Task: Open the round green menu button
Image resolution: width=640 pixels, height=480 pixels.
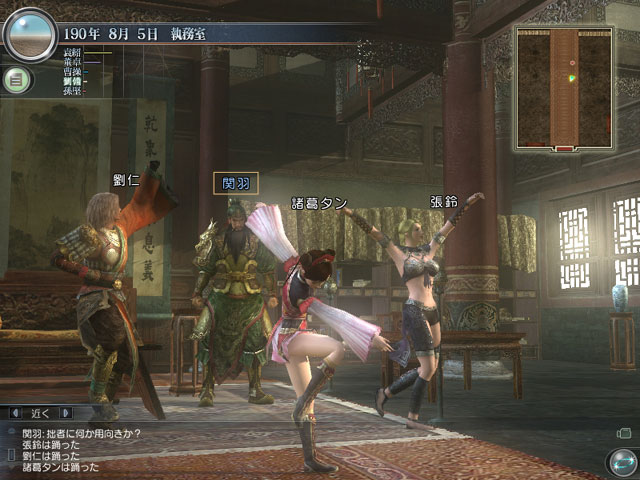Action: pyautogui.click(x=15, y=80)
